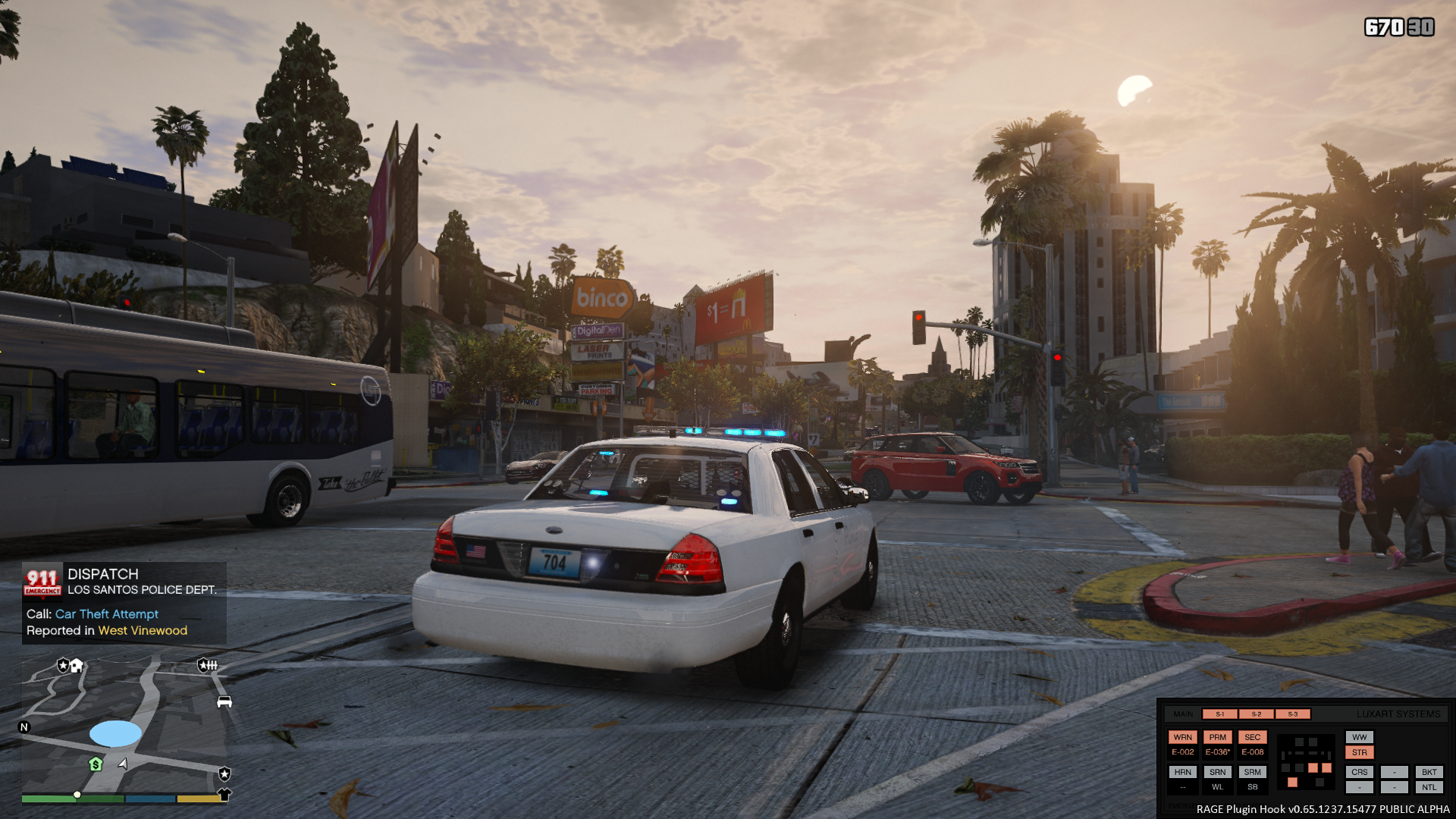Viewport: 1456px width, 819px height.
Task: Toggle the WRN warning lights button
Action: (1182, 737)
